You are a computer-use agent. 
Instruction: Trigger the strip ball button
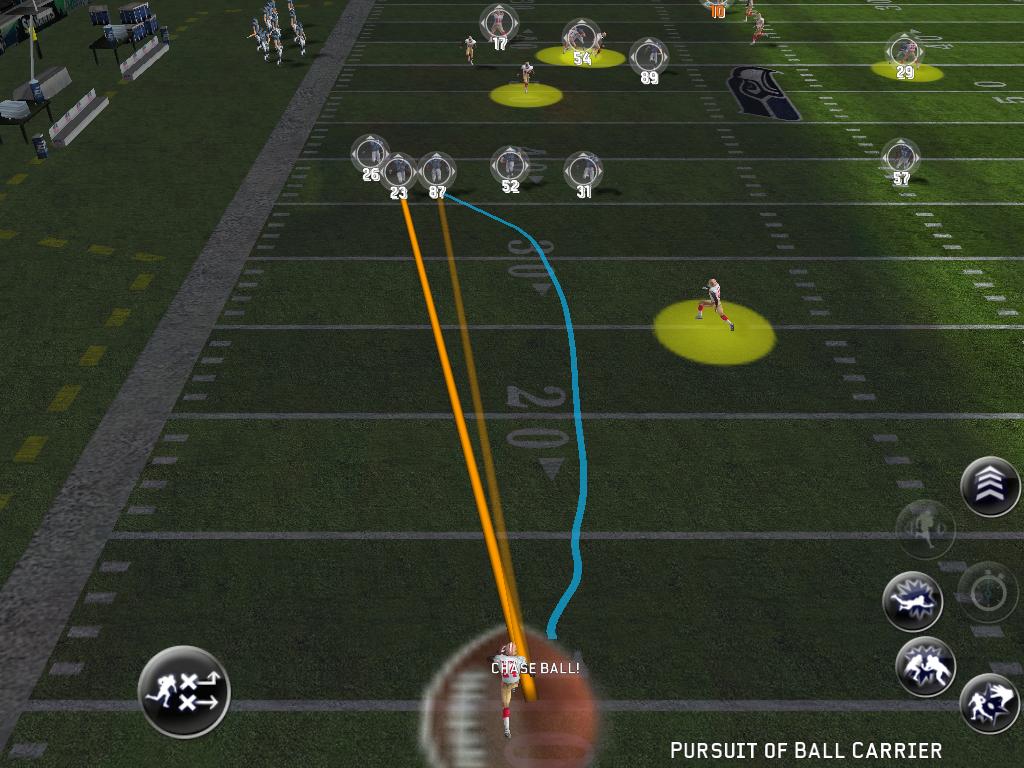click(x=989, y=702)
